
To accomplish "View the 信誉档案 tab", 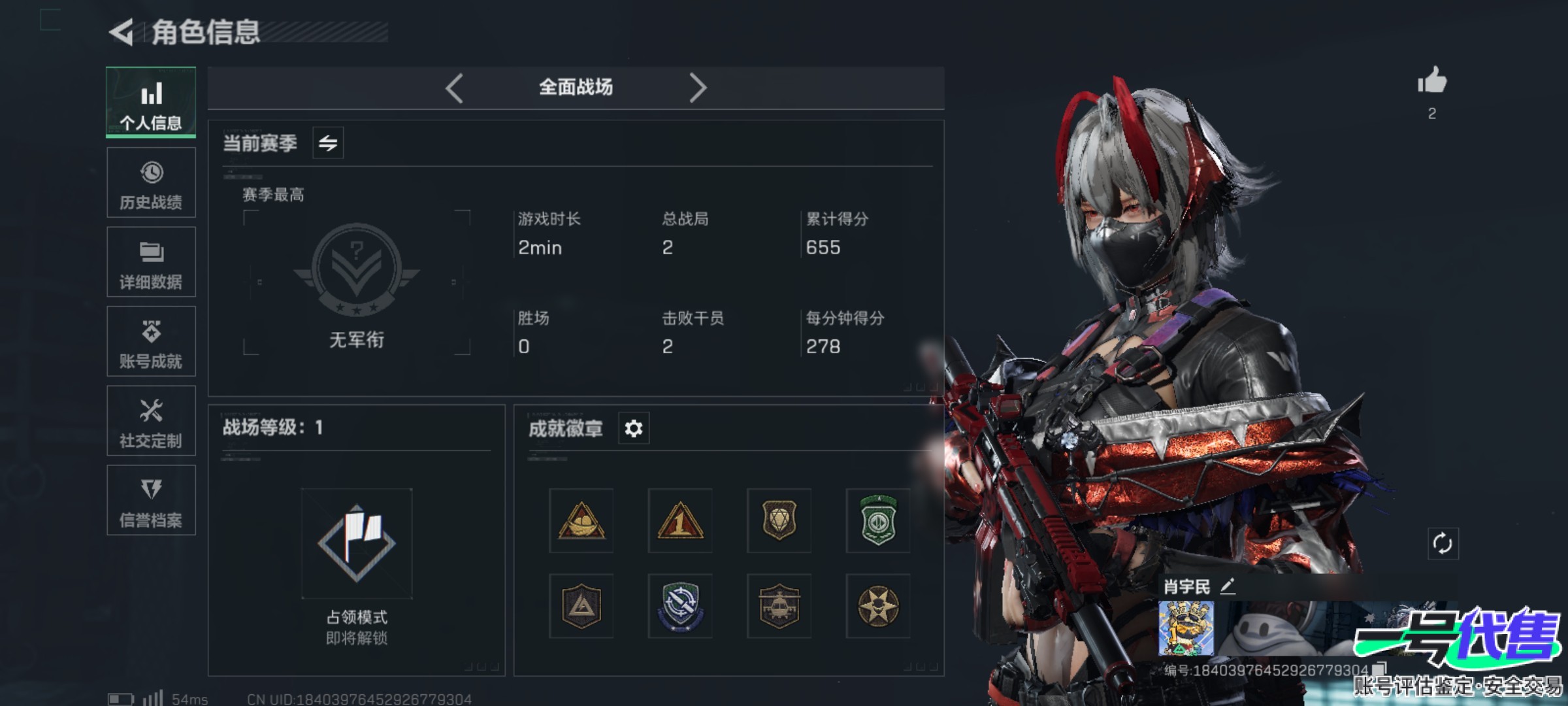I will click(151, 501).
